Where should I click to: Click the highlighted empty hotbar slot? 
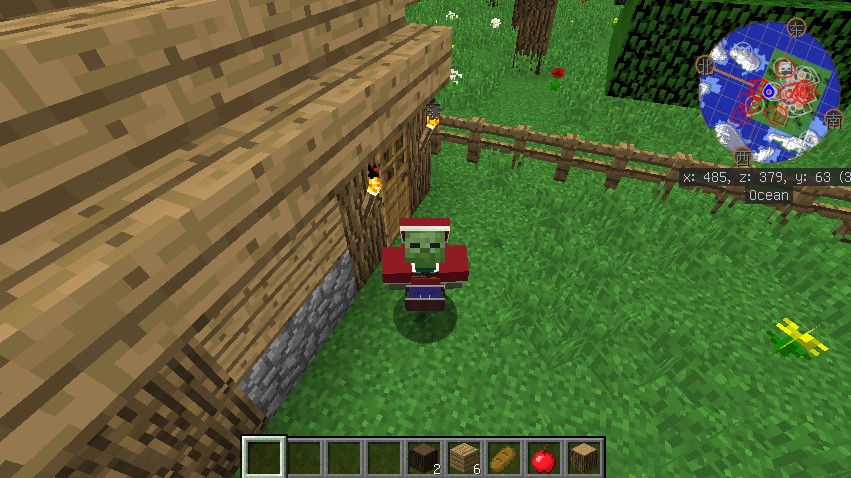(265, 459)
